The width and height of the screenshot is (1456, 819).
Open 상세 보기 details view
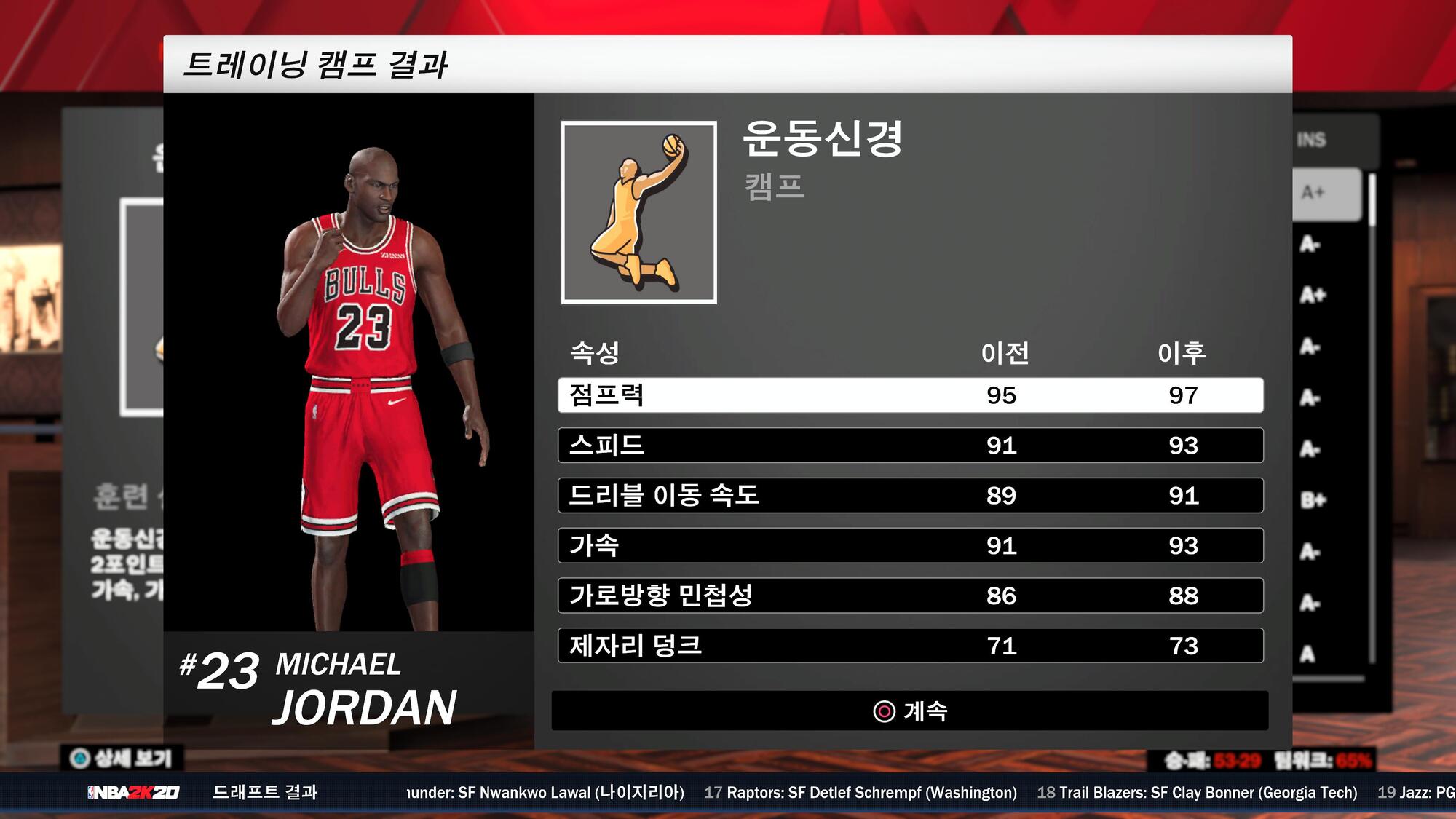[x=122, y=759]
